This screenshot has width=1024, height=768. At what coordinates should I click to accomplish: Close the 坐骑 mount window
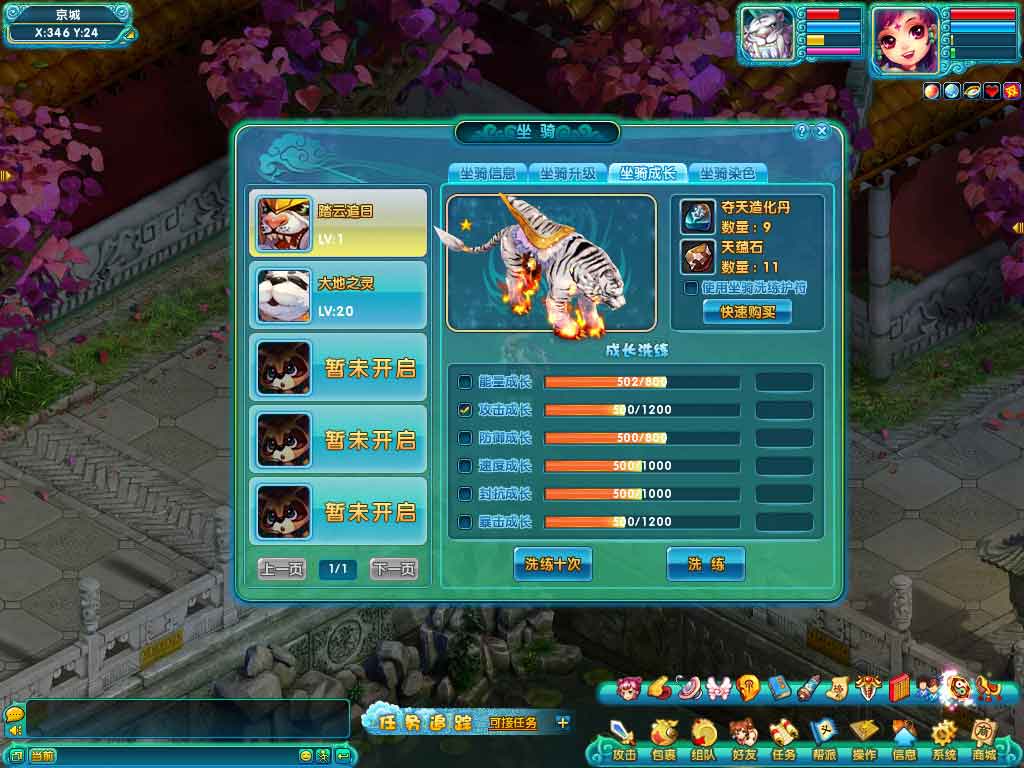[x=822, y=131]
